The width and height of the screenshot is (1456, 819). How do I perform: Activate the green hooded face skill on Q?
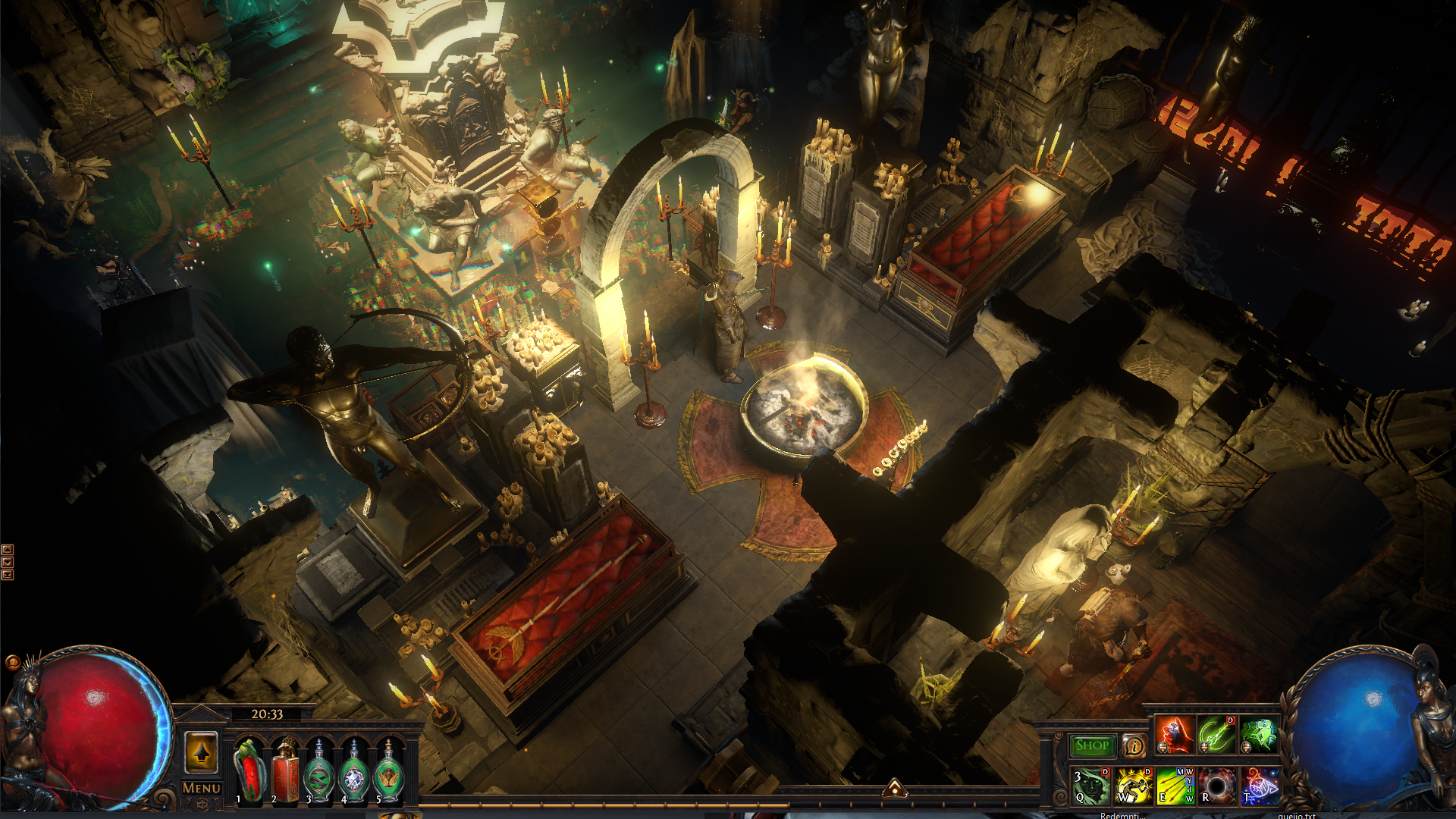click(x=1090, y=786)
